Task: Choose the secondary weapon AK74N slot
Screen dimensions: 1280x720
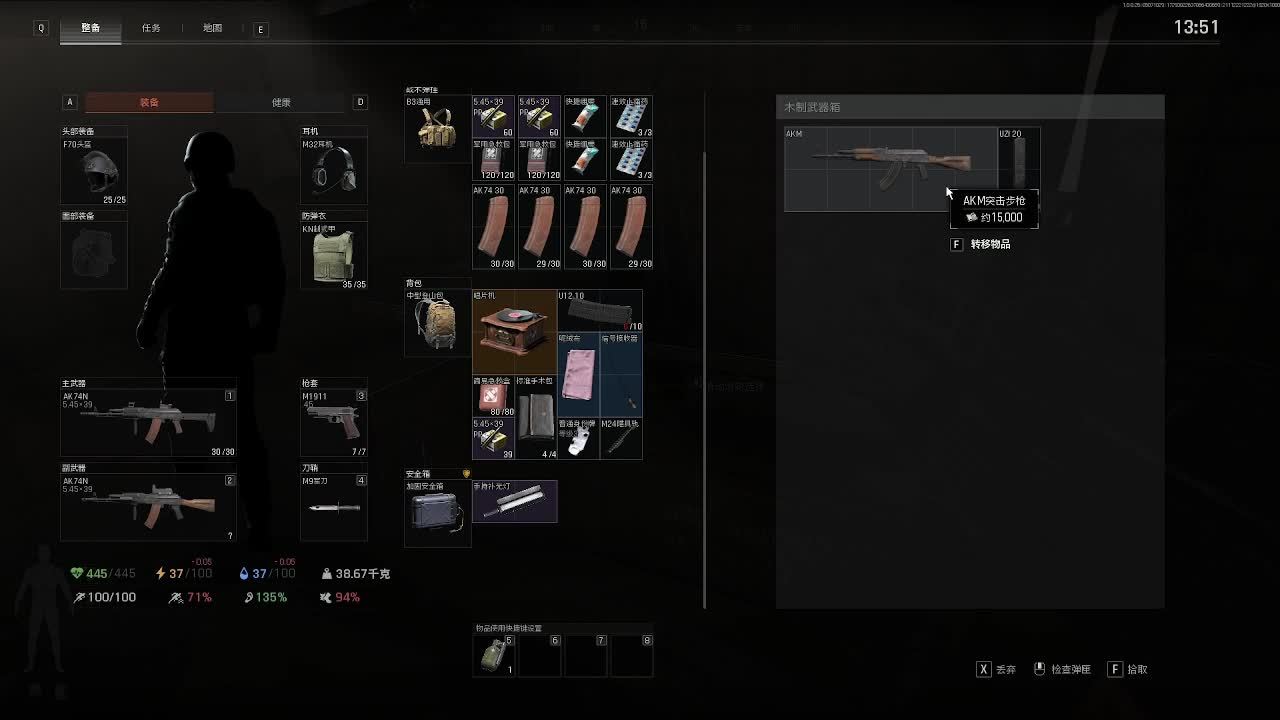Action: pos(148,506)
